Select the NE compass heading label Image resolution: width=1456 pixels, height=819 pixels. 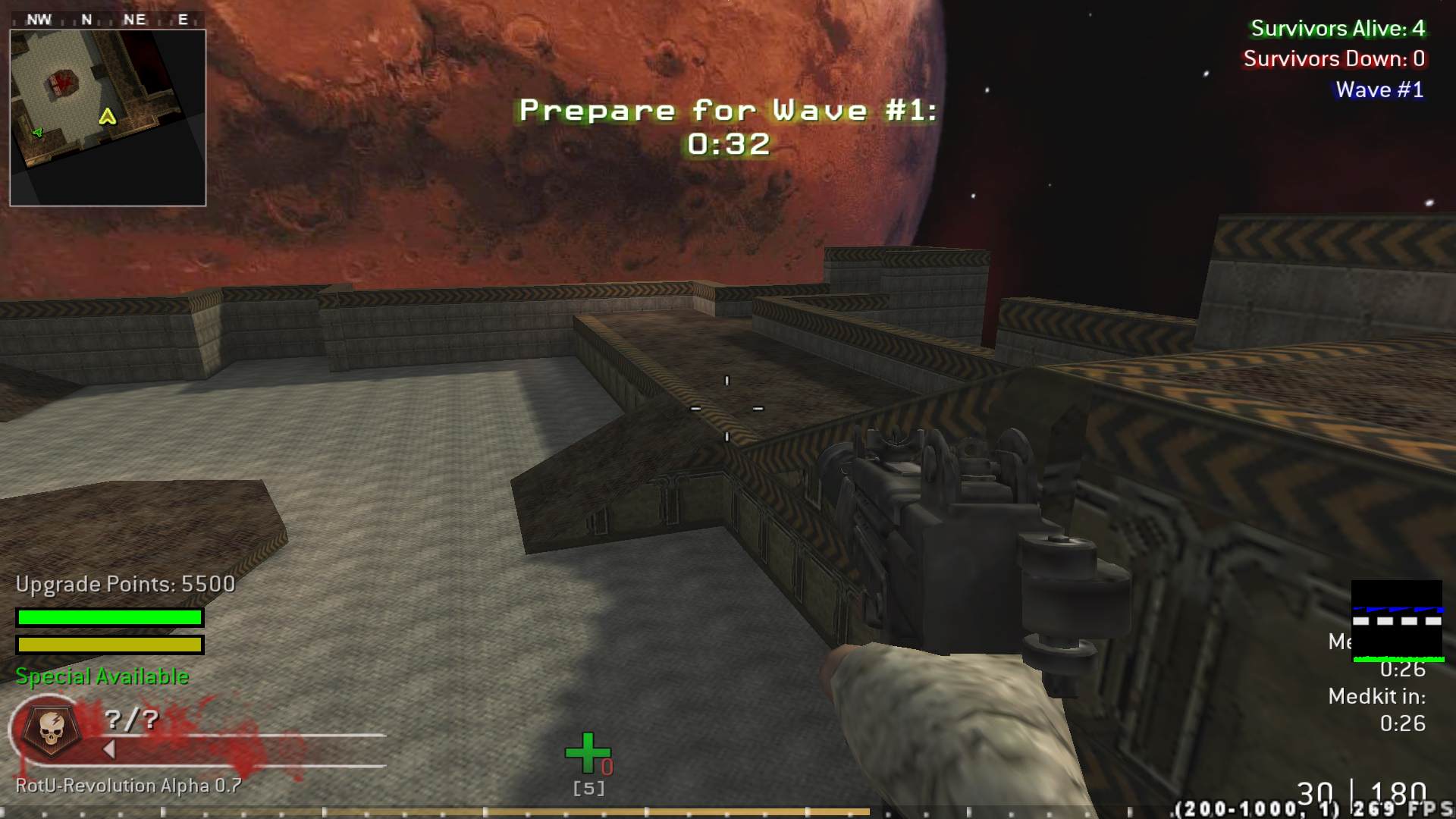136,19
